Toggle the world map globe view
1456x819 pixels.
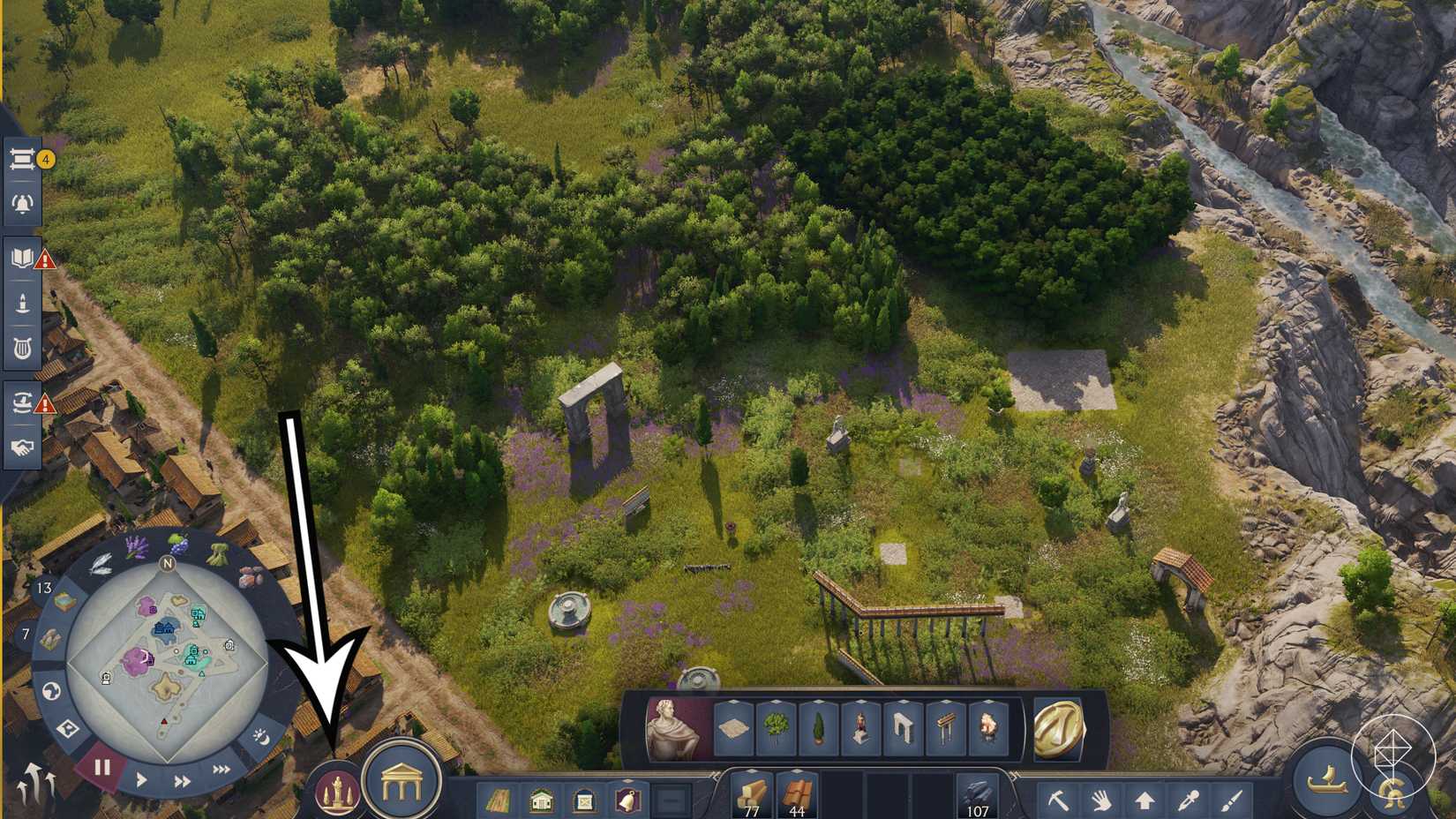point(52,690)
